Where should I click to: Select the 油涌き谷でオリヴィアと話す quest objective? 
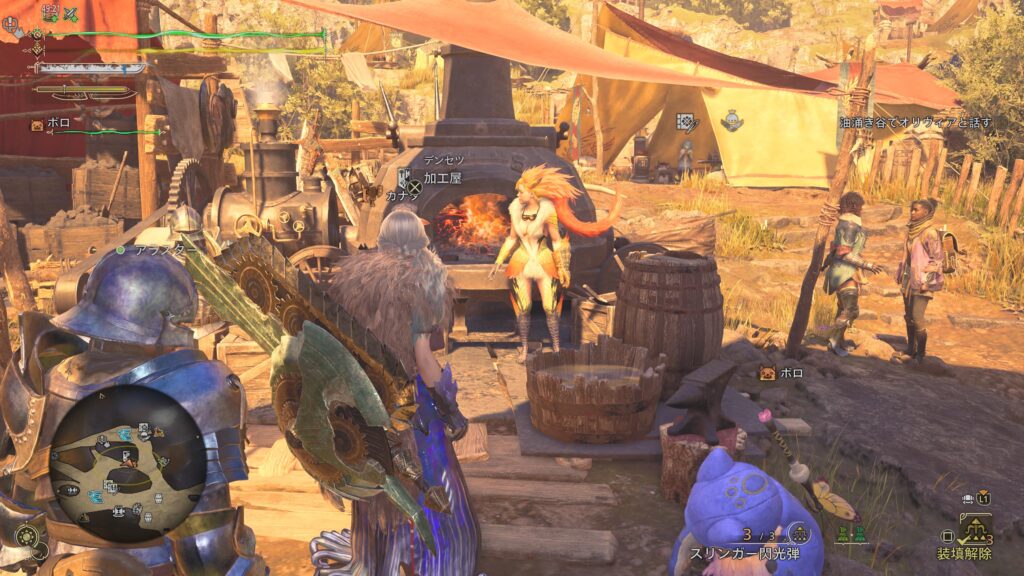[915, 122]
